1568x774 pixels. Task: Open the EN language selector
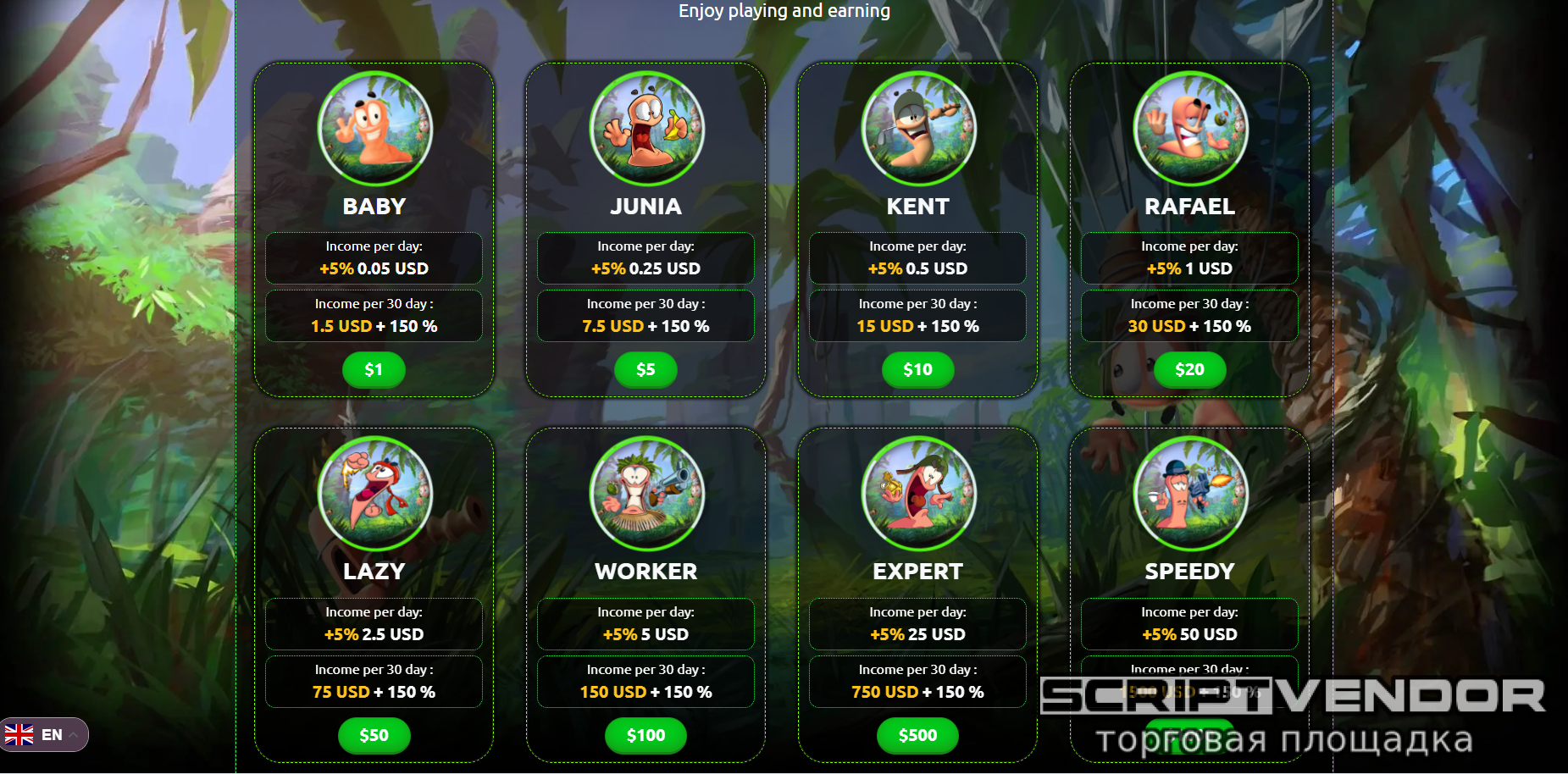[44, 735]
